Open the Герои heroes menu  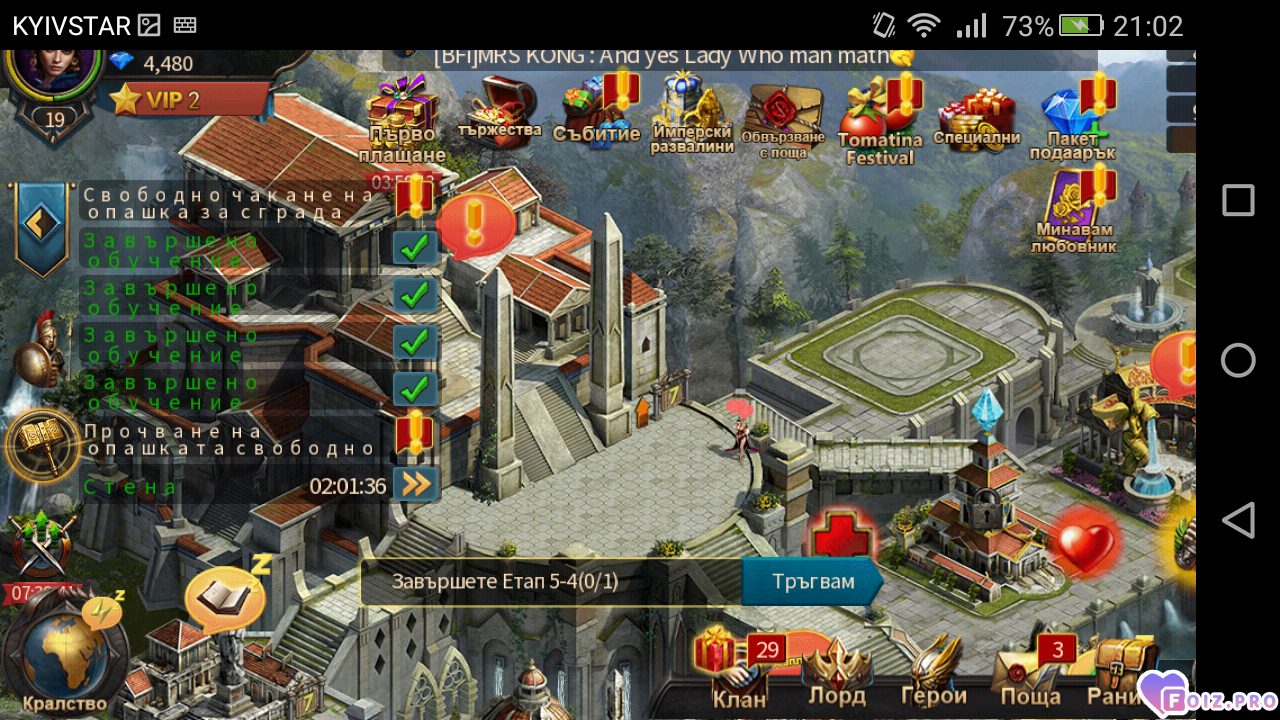click(x=933, y=670)
